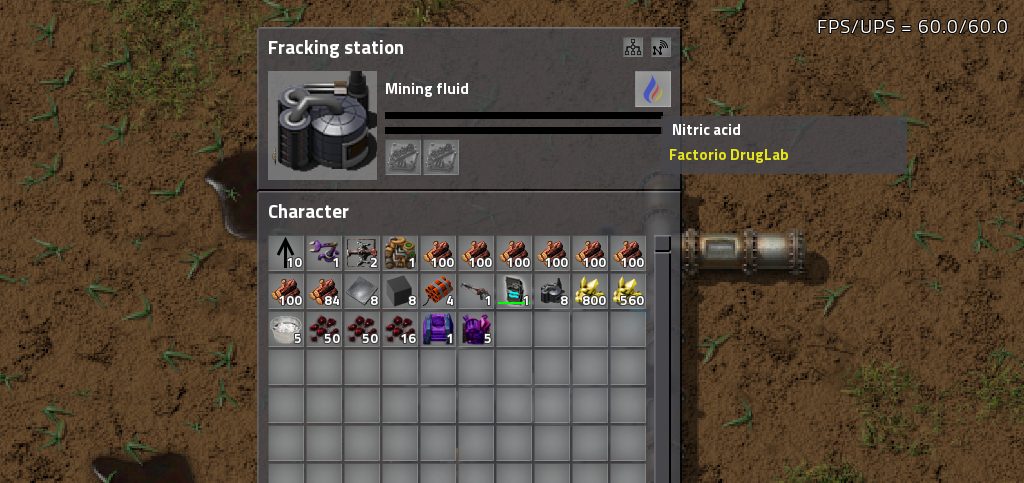
Task: Select the yellow crystal stack of 800
Action: point(590,290)
